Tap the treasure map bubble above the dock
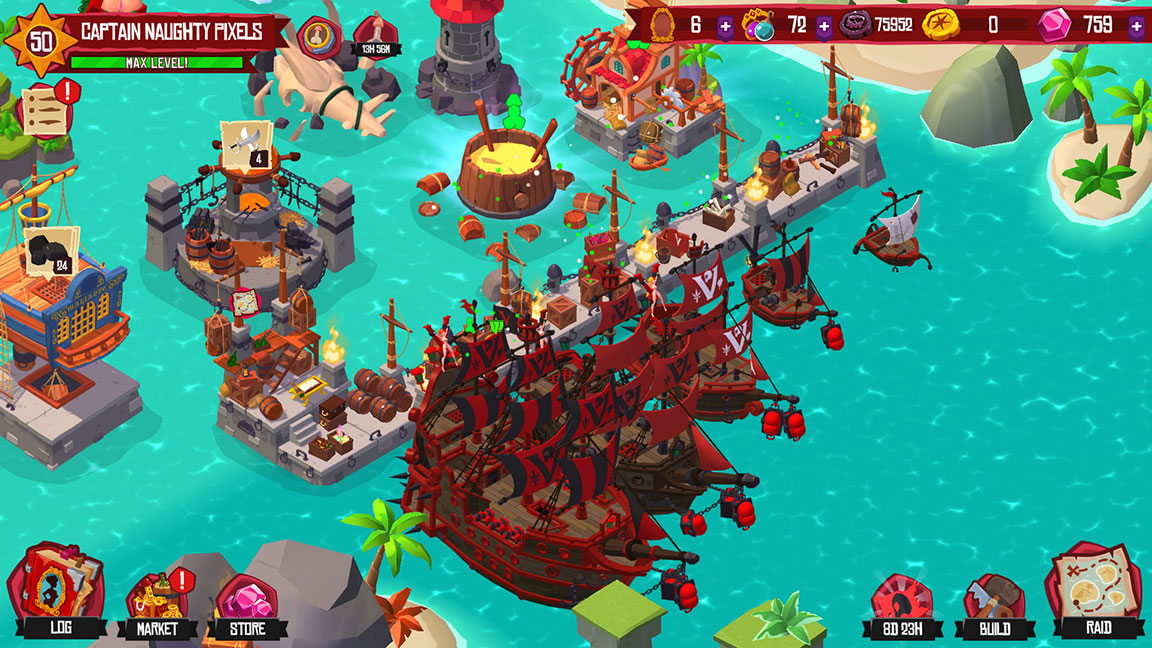Image resolution: width=1152 pixels, height=648 pixels. tap(245, 301)
